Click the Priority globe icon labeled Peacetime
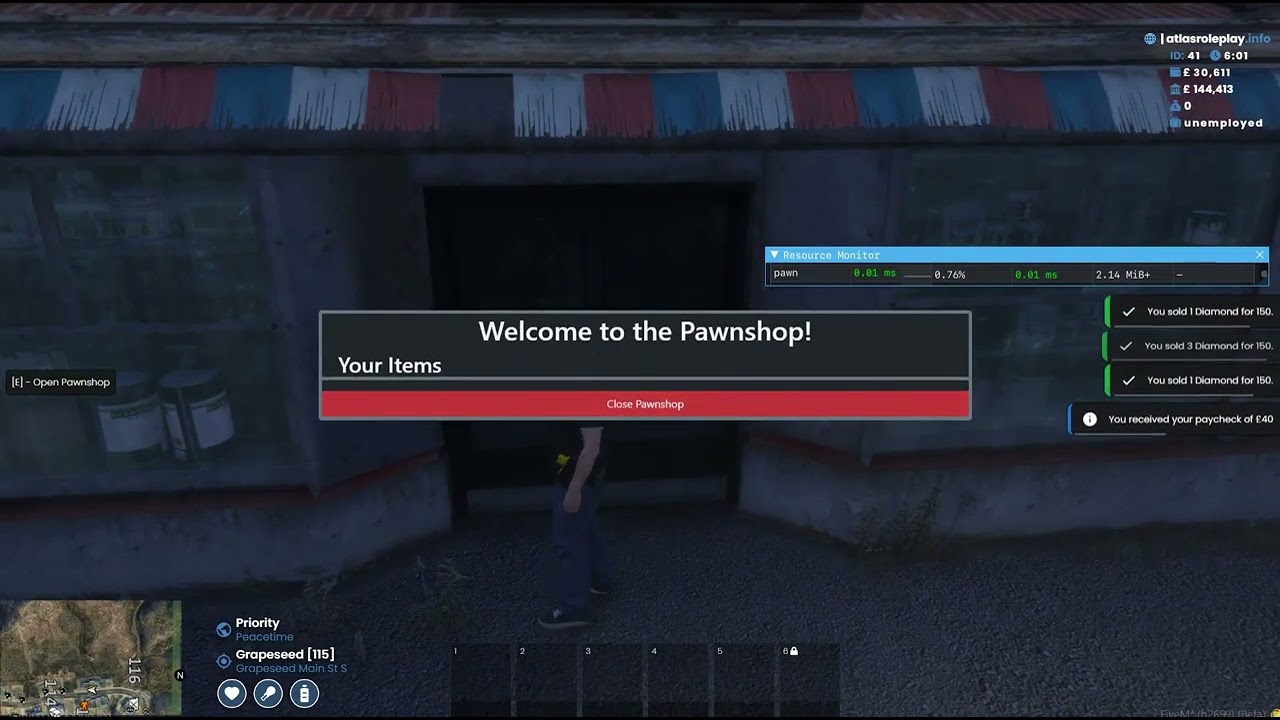Viewport: 1280px width, 720px height. click(222, 629)
